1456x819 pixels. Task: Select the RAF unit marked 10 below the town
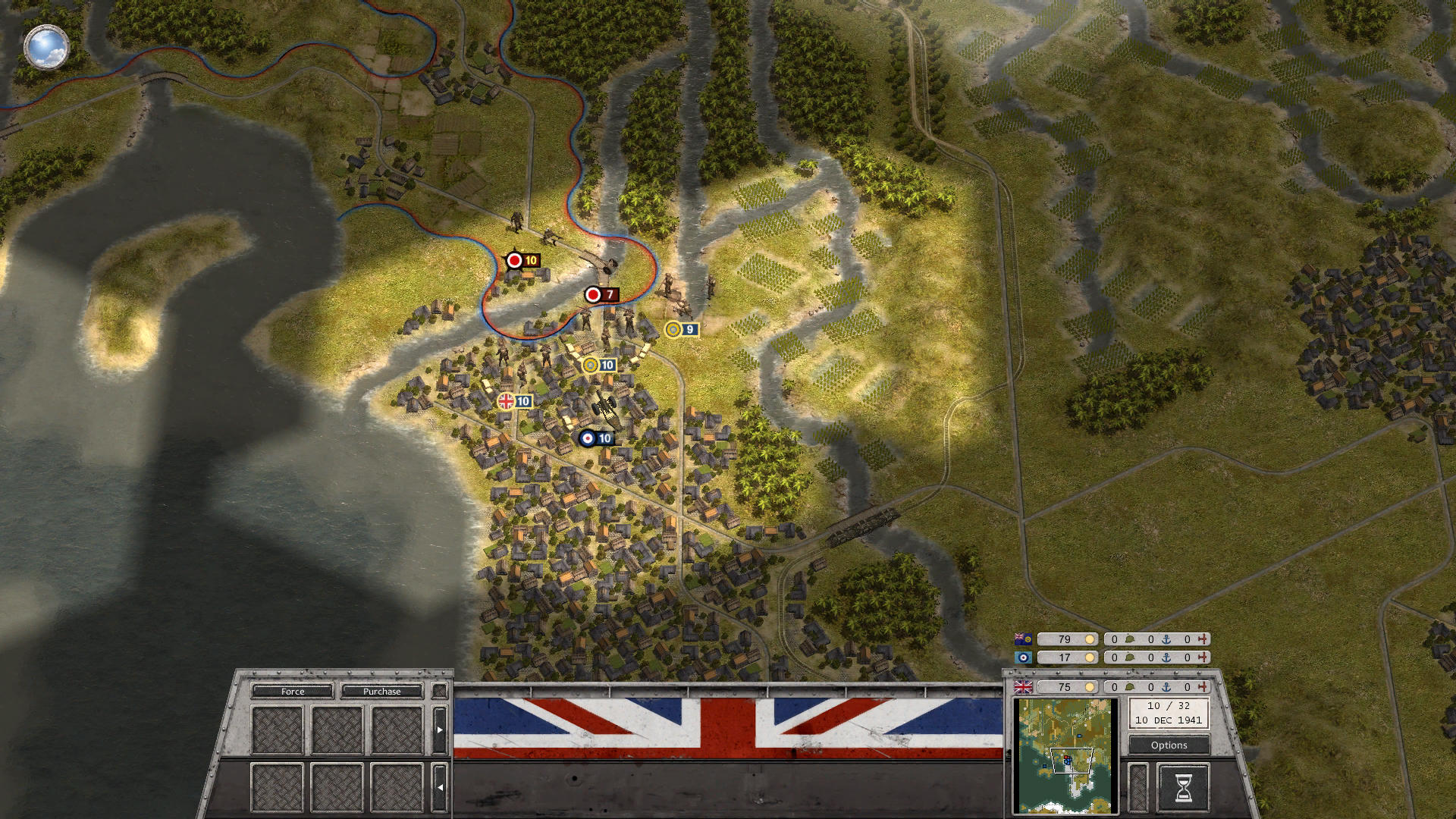pos(597,438)
